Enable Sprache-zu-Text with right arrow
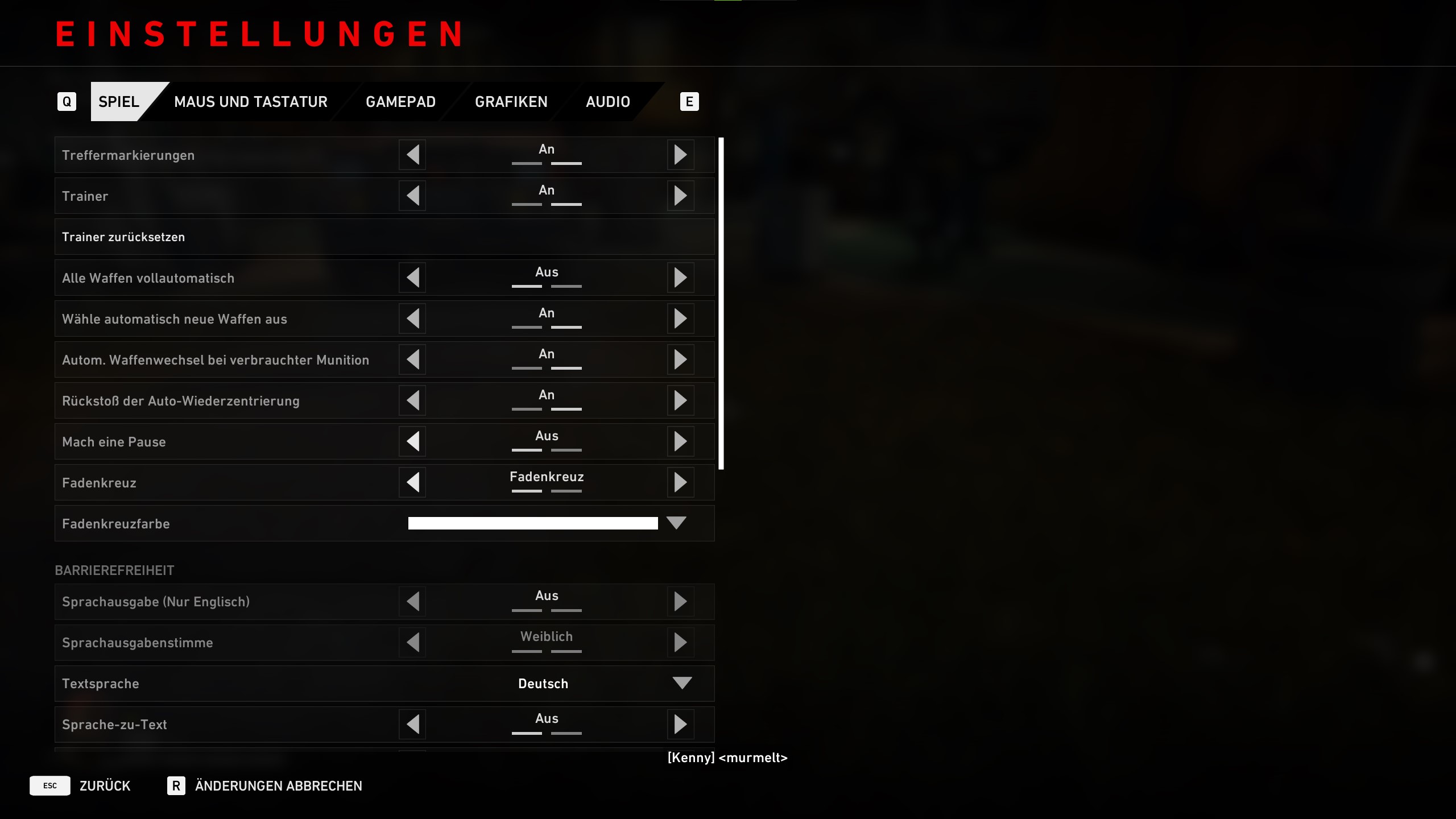 click(680, 724)
